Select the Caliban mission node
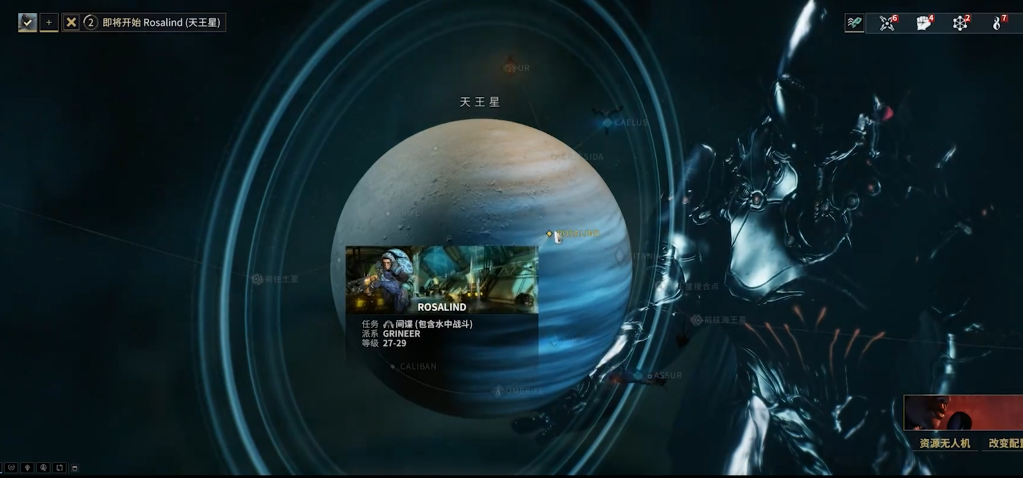Viewport: 1023px width, 478px height. (393, 367)
